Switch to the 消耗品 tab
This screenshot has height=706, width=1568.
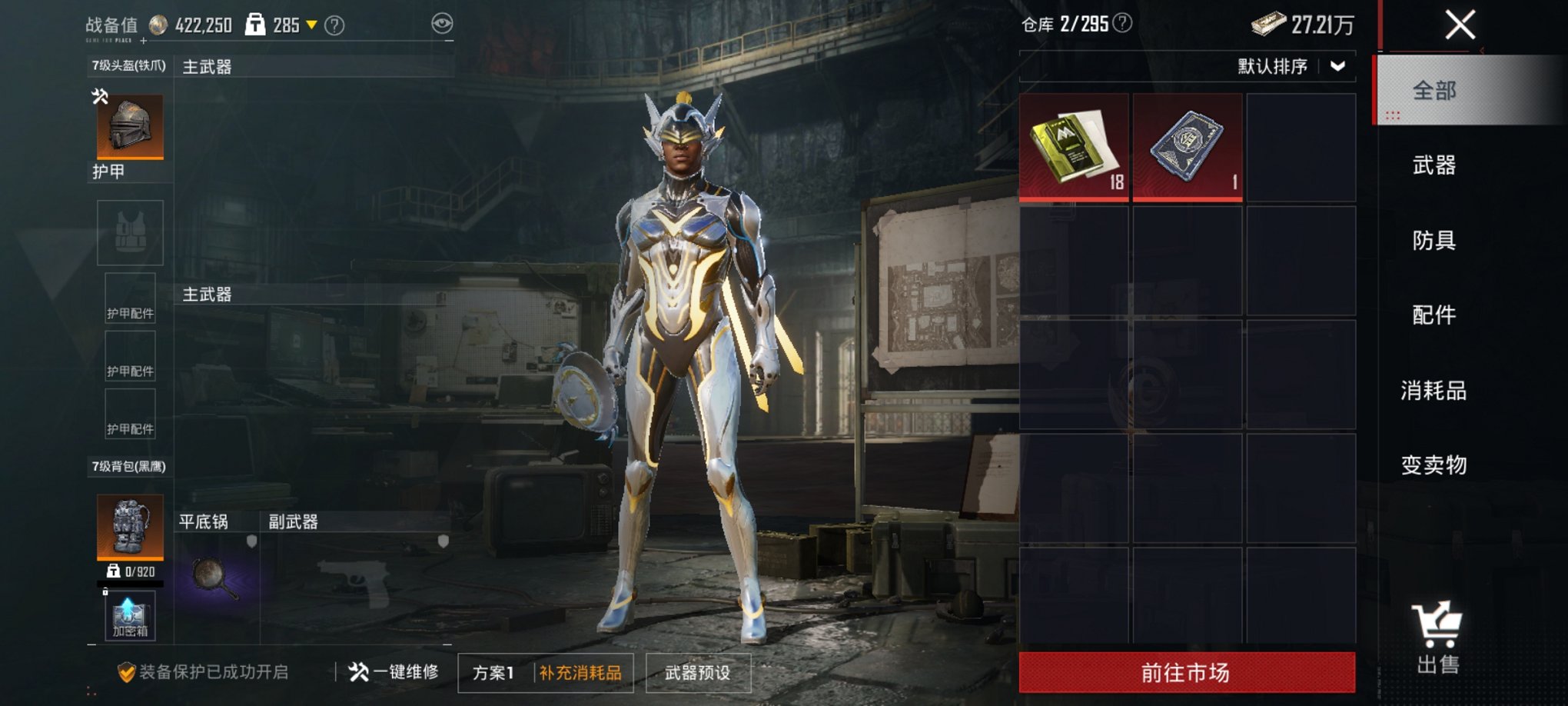pos(1433,391)
